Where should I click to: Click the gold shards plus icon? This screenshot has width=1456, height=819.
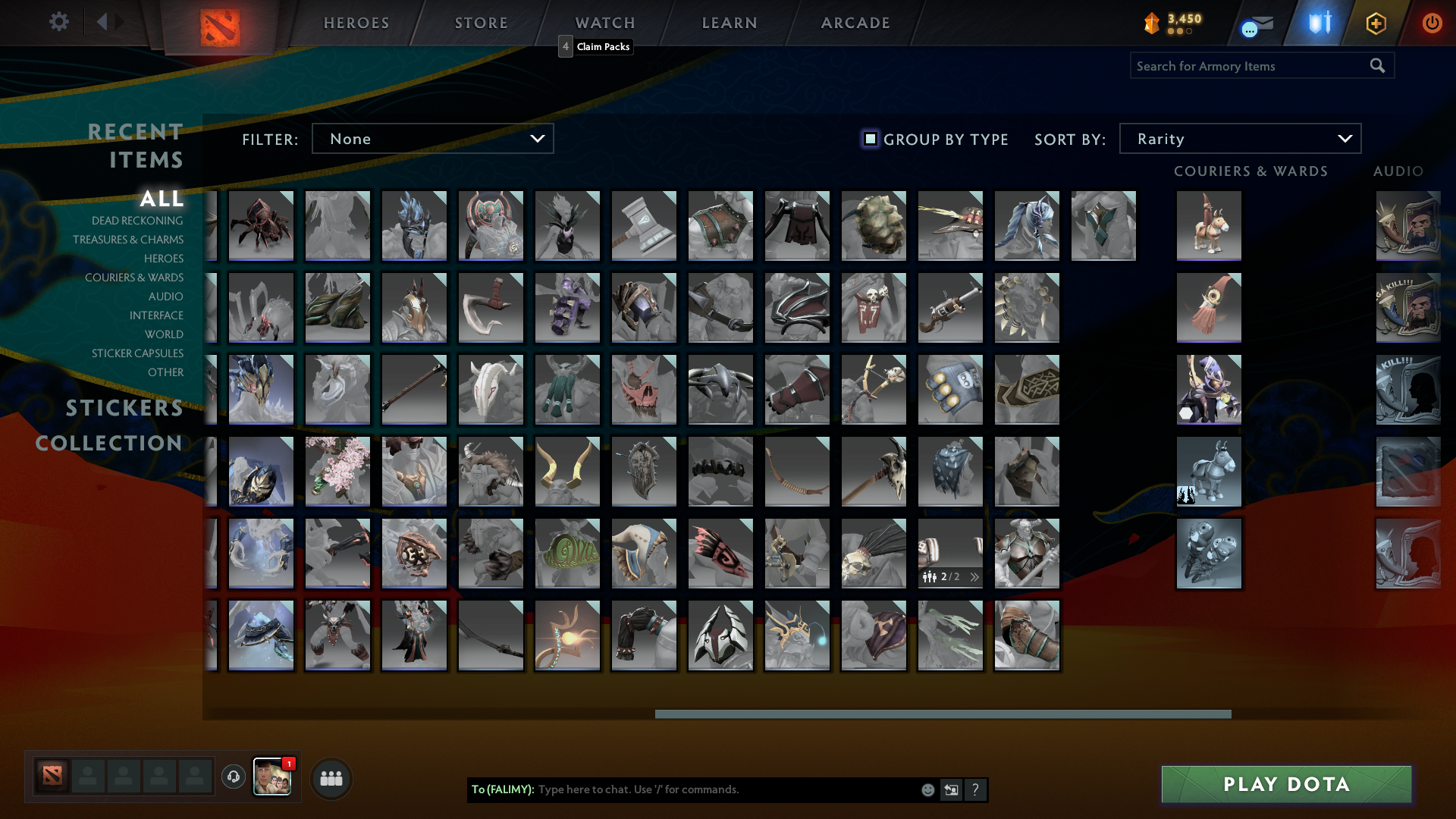(1375, 23)
